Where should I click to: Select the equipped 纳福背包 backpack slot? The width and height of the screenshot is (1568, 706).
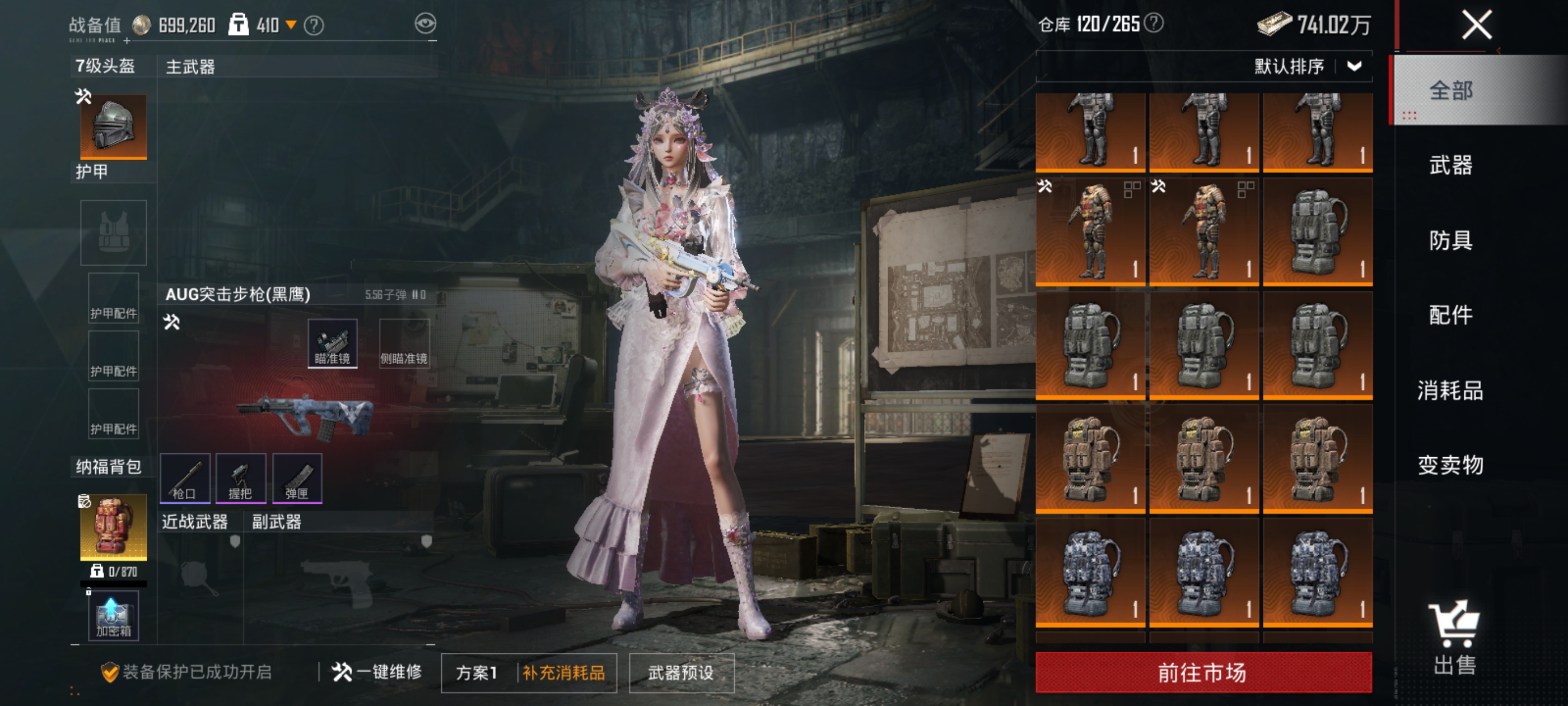pos(113,527)
